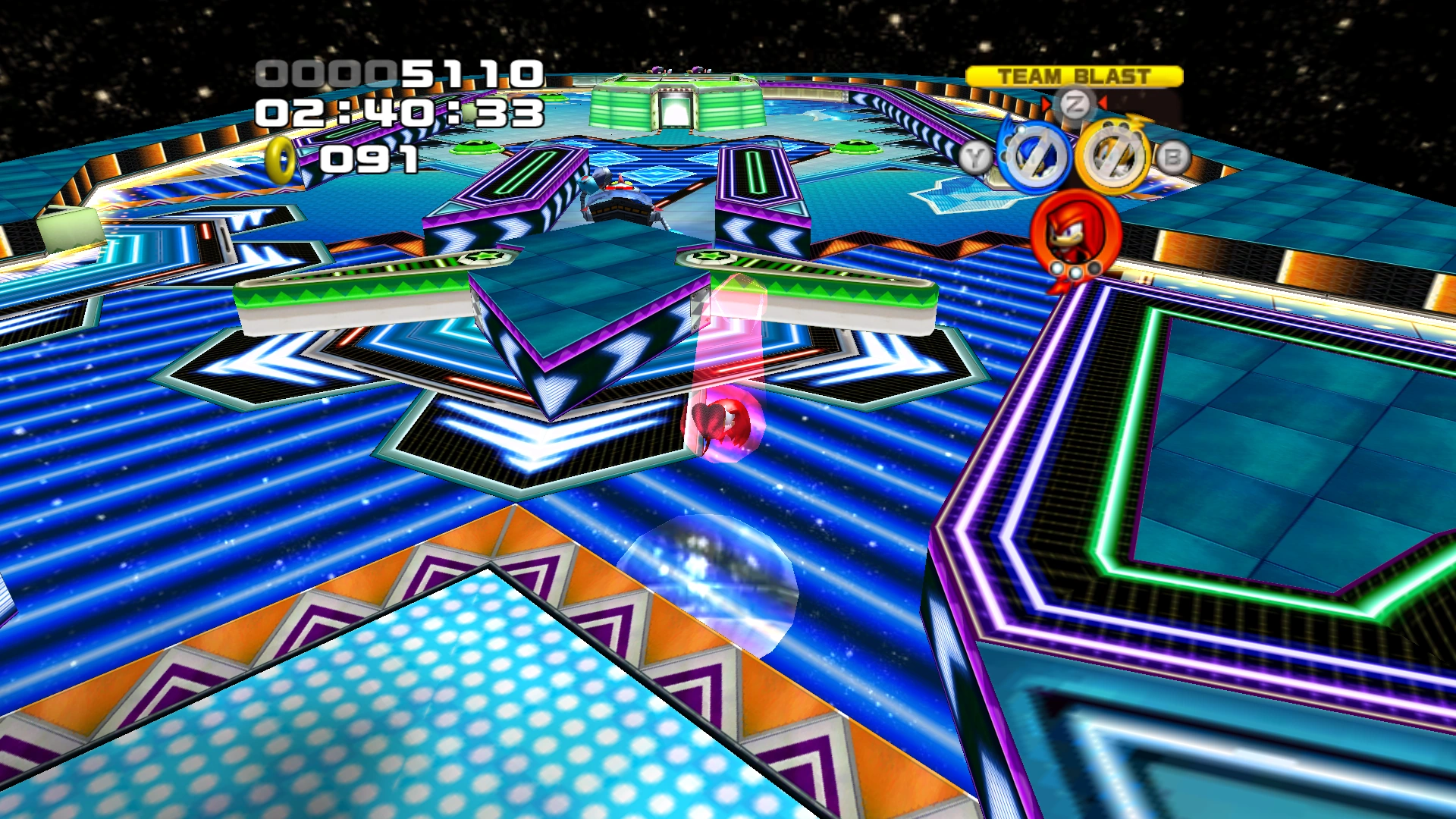Select the blue Sonic character icon
1456x819 pixels.
tap(1033, 157)
